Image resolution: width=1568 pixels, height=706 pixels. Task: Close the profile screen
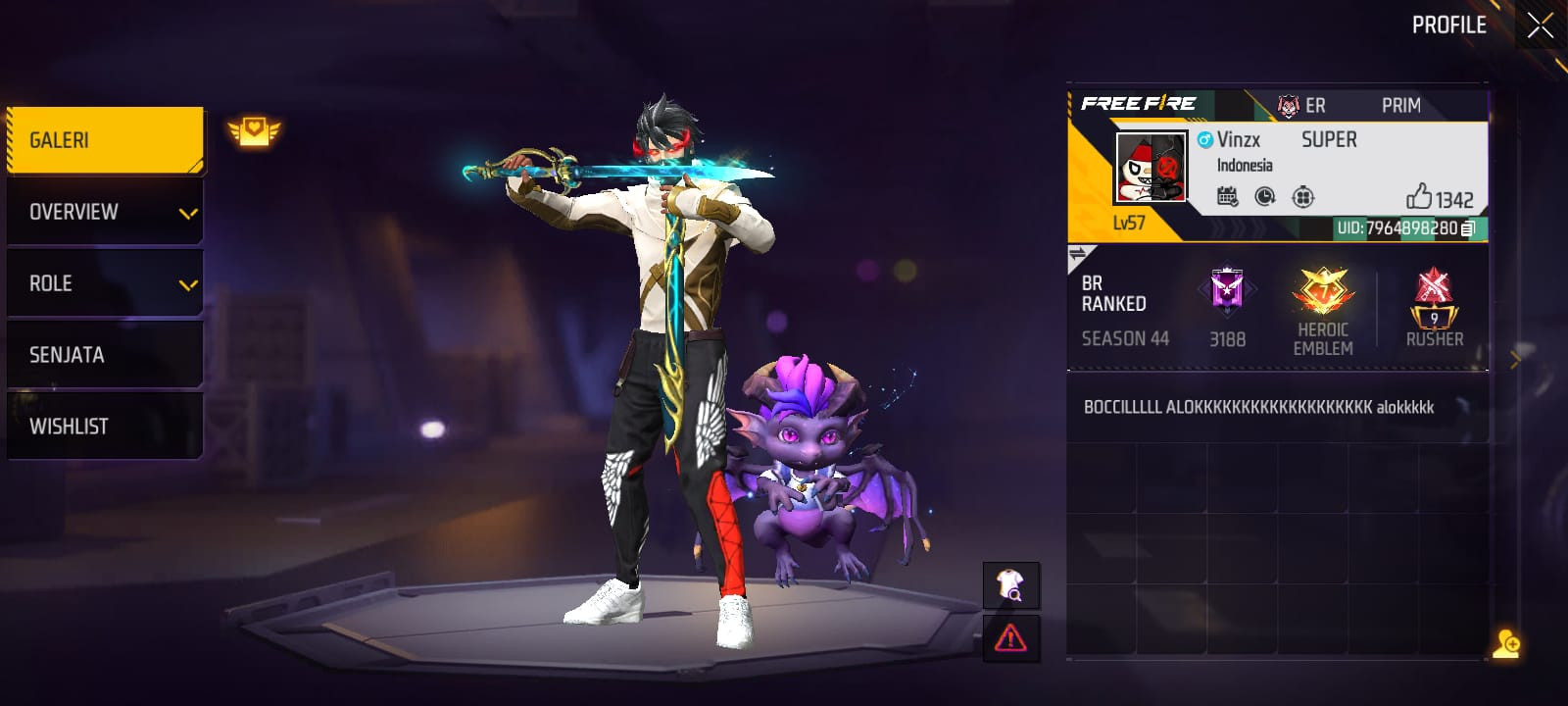tap(1540, 25)
